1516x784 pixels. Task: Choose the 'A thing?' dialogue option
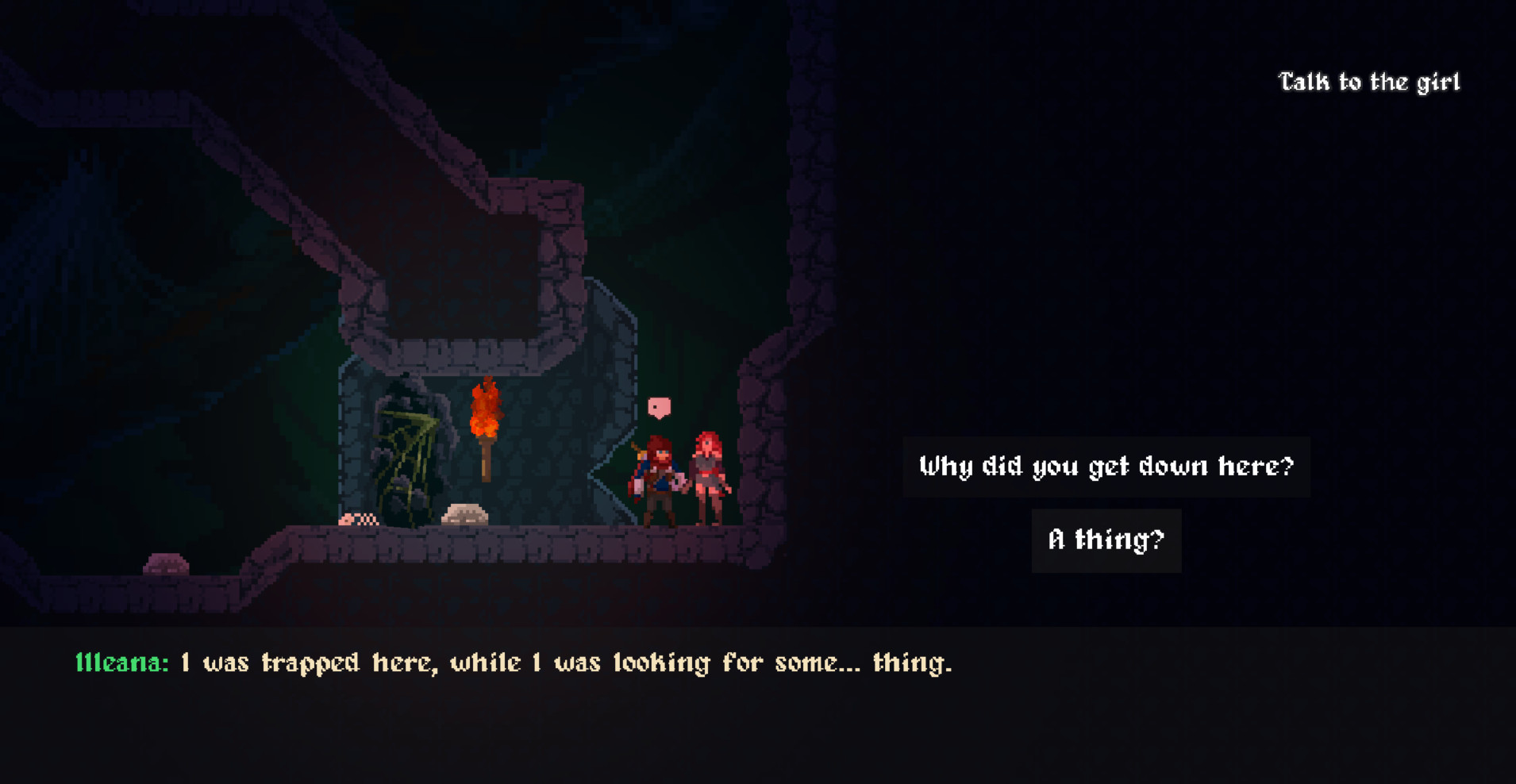(x=1106, y=540)
